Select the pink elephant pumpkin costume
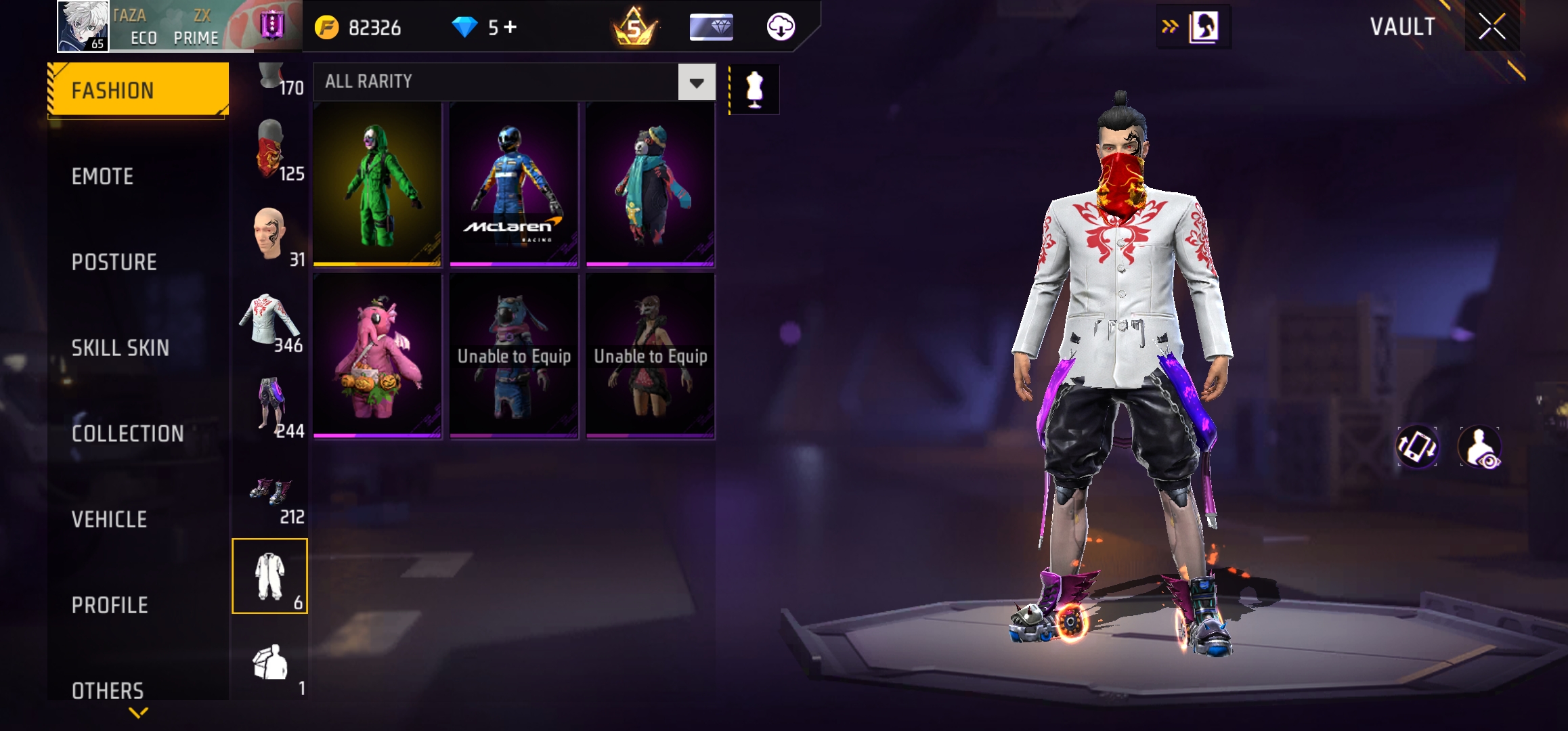Screen dimensions: 1568x731 (378, 356)
